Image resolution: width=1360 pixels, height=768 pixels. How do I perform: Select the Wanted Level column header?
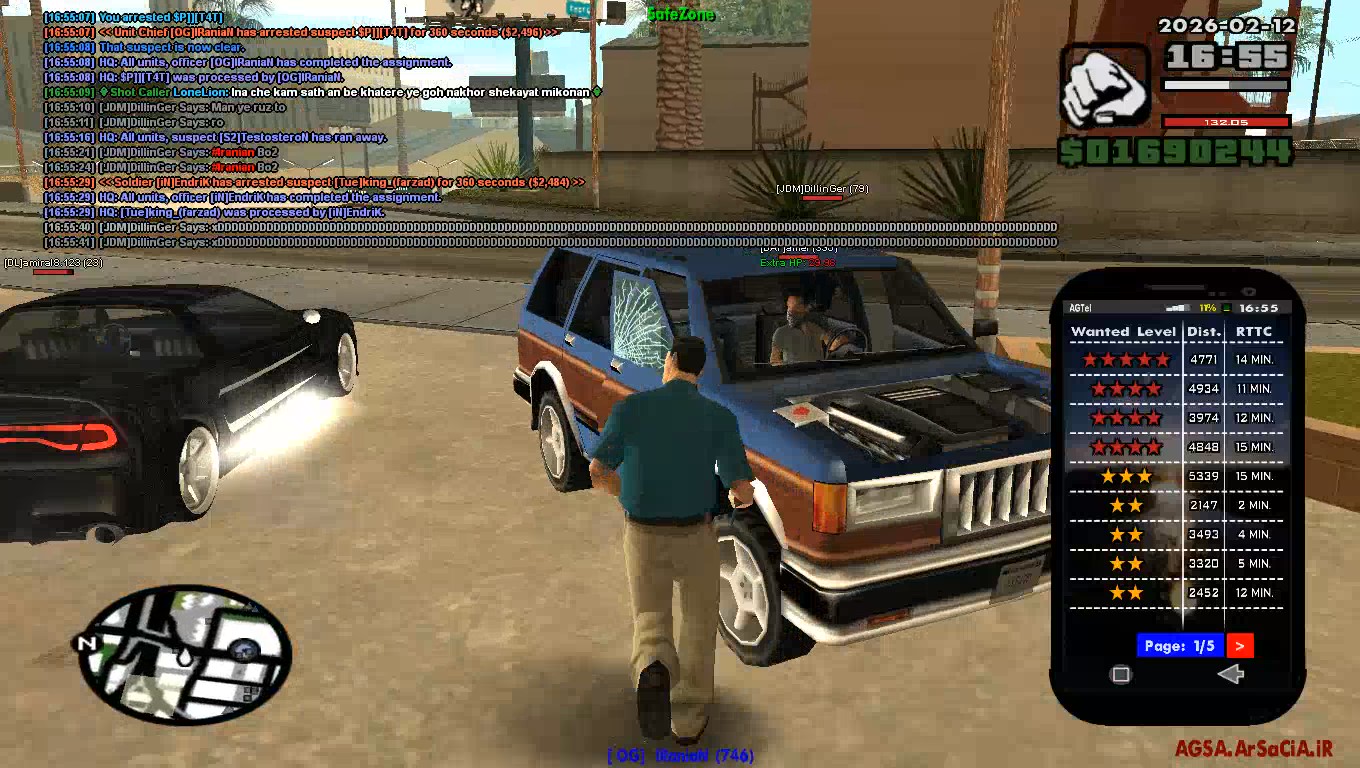(x=1124, y=331)
